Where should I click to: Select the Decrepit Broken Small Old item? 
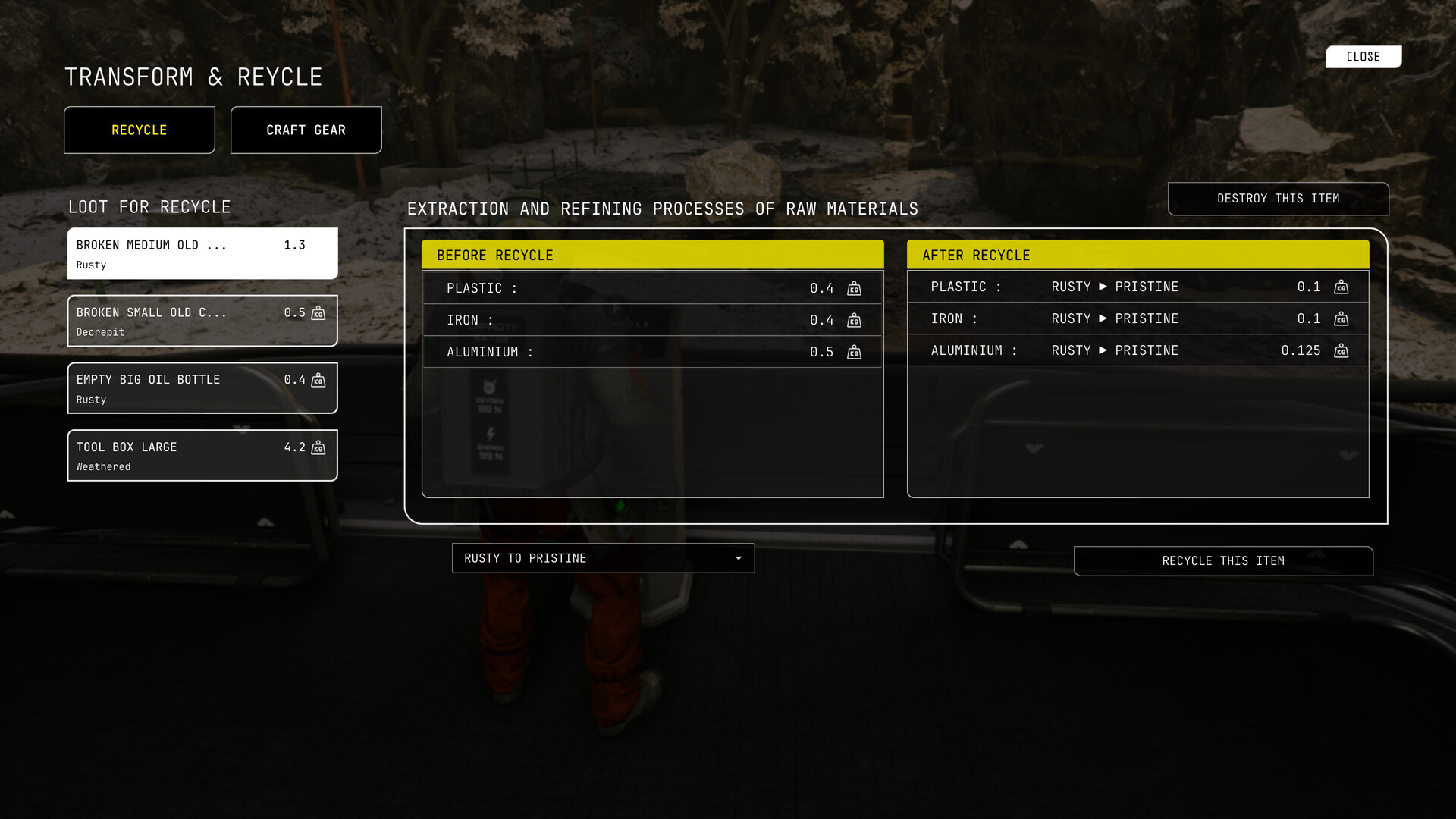pyautogui.click(x=202, y=321)
